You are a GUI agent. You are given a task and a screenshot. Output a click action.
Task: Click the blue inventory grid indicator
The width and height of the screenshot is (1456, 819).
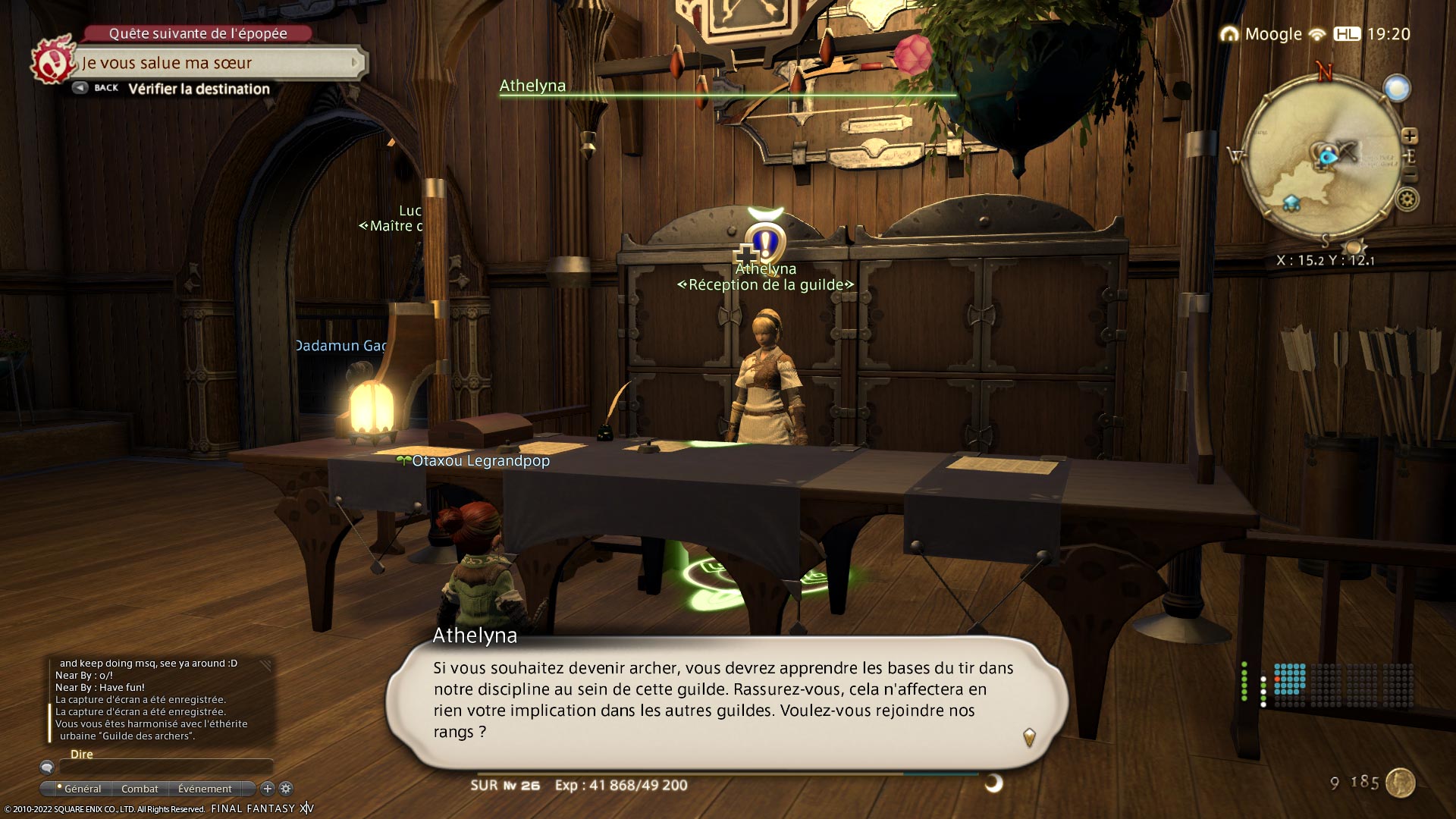coord(1289,679)
